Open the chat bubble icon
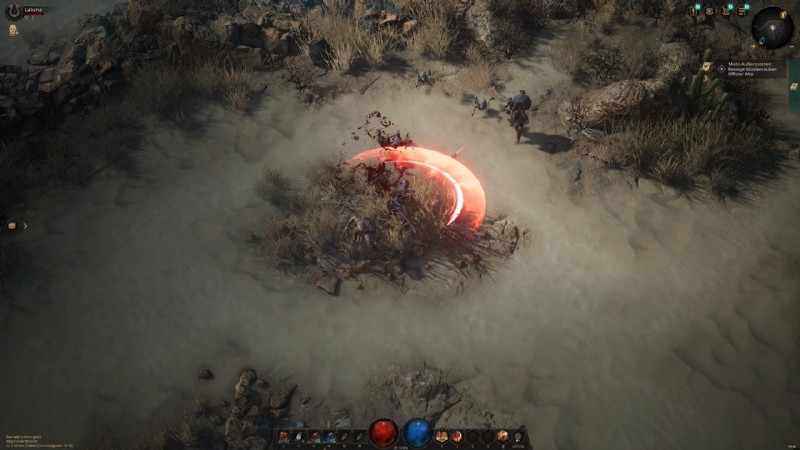The image size is (800, 450). pos(12,226)
